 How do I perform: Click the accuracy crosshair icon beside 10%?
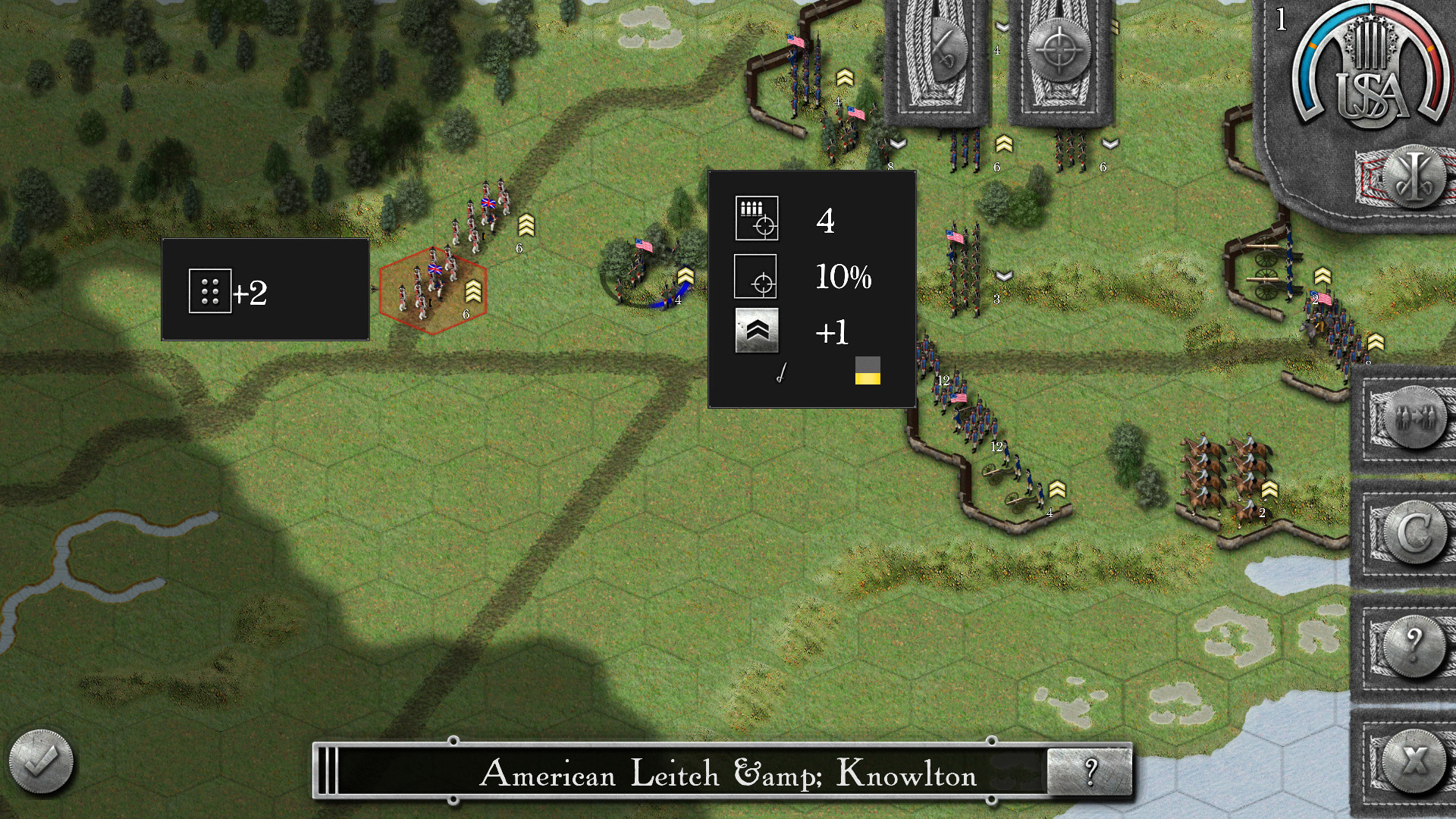tap(757, 277)
